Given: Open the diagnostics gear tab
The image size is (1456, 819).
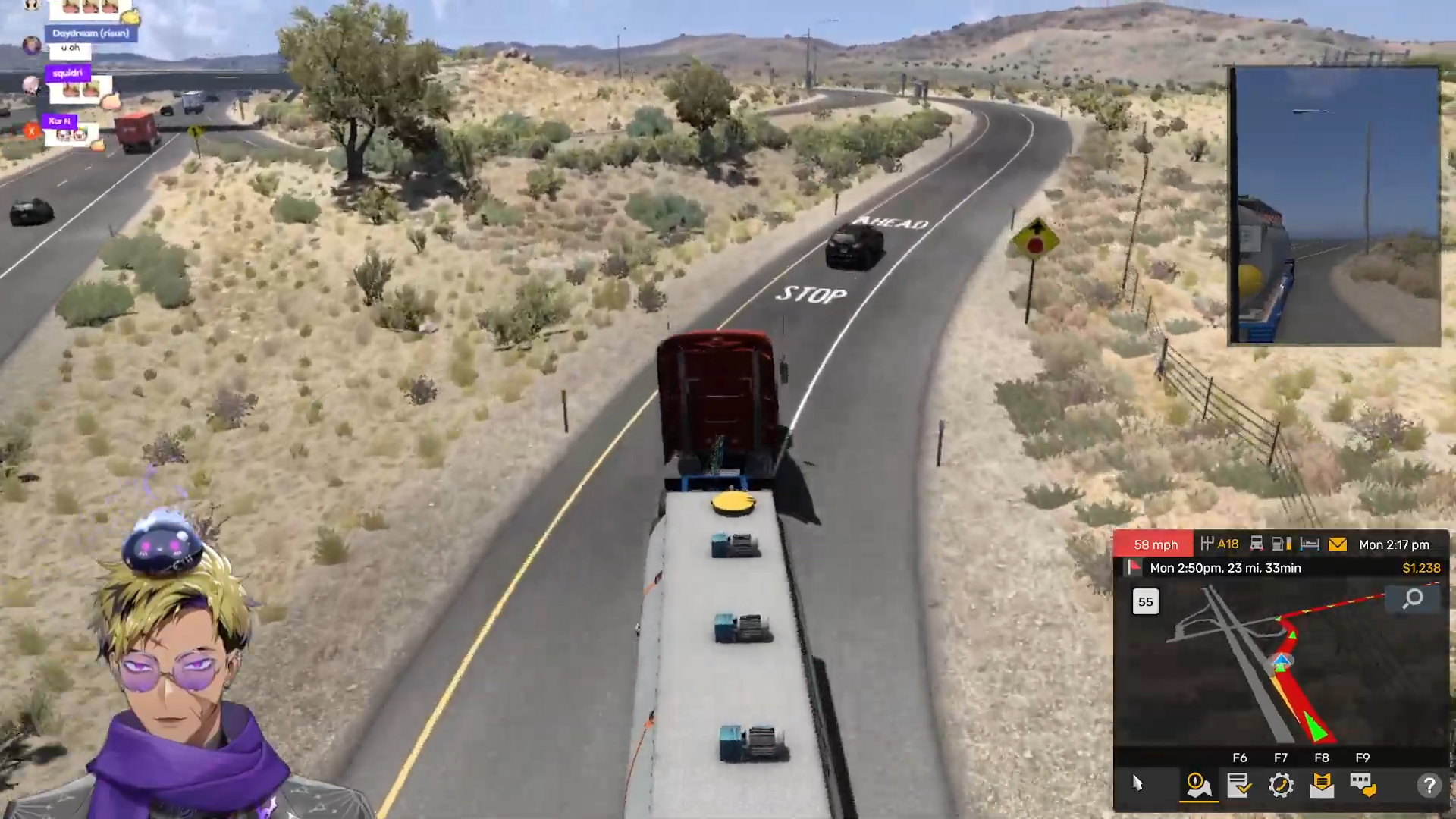Looking at the screenshot, I should pyautogui.click(x=1281, y=785).
